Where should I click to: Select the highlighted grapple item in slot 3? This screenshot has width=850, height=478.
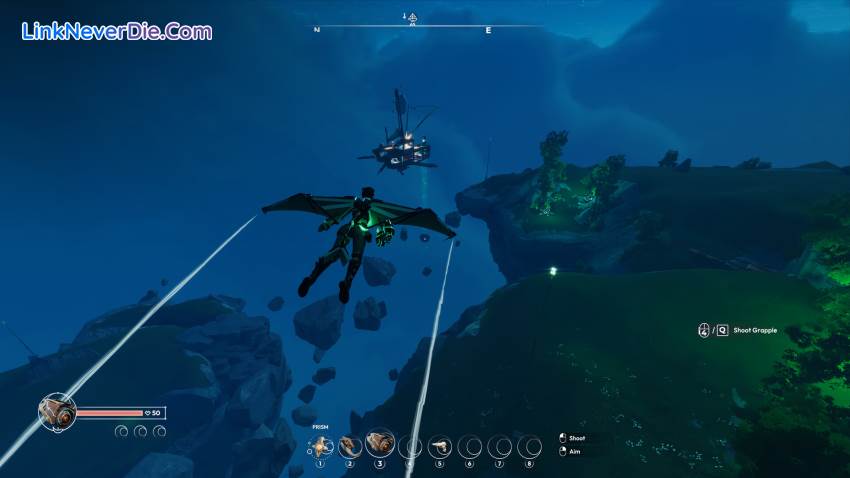[x=379, y=444]
